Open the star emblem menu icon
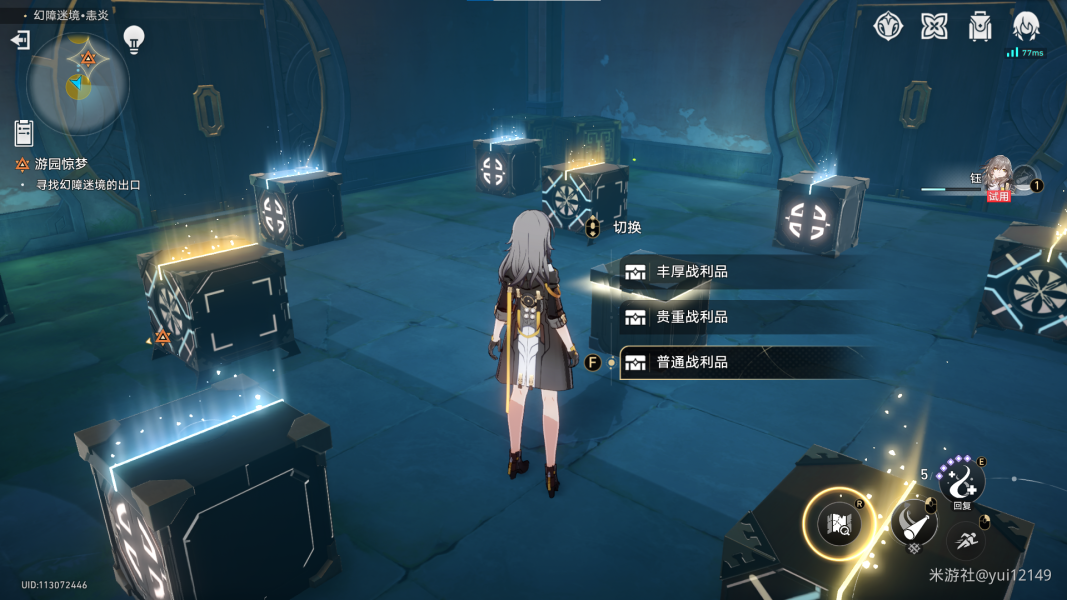 pos(888,27)
